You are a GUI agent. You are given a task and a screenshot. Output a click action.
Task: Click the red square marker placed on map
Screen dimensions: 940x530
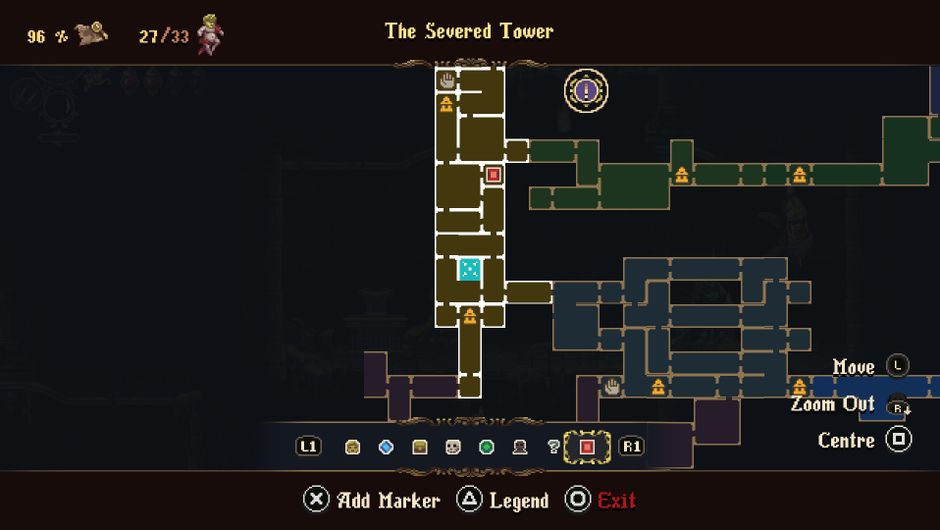tap(493, 175)
